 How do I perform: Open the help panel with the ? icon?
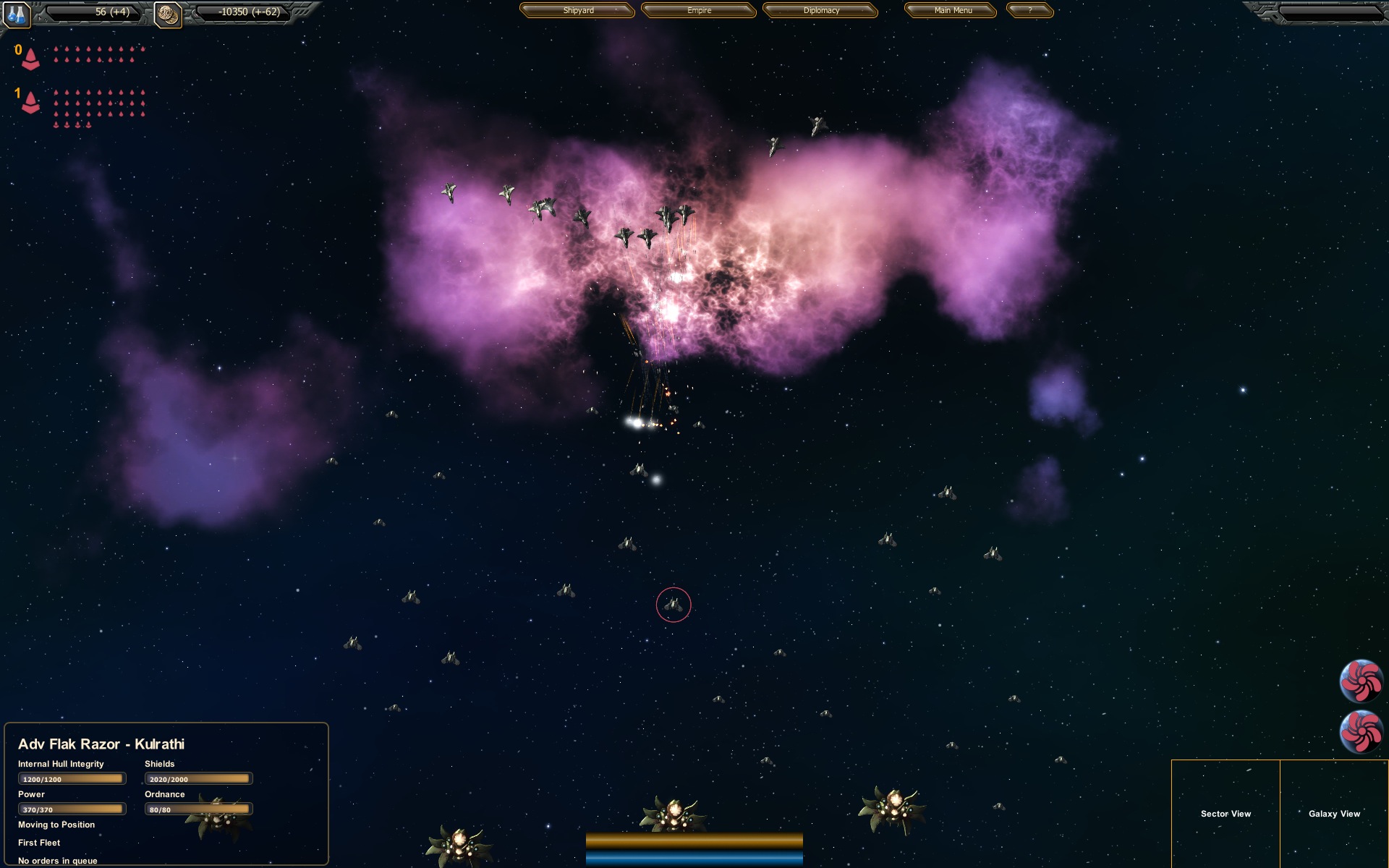pos(1029,11)
